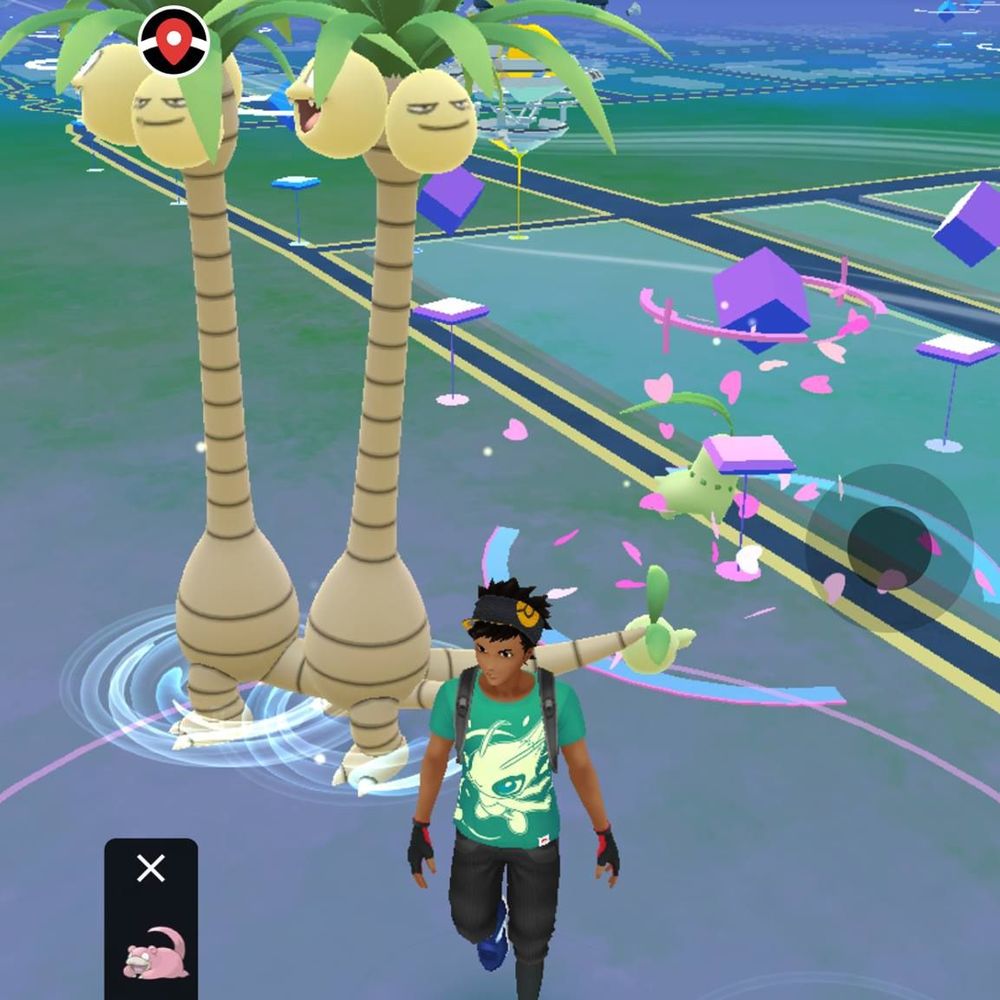
Task: Open the red location pin icon
Action: point(174,42)
